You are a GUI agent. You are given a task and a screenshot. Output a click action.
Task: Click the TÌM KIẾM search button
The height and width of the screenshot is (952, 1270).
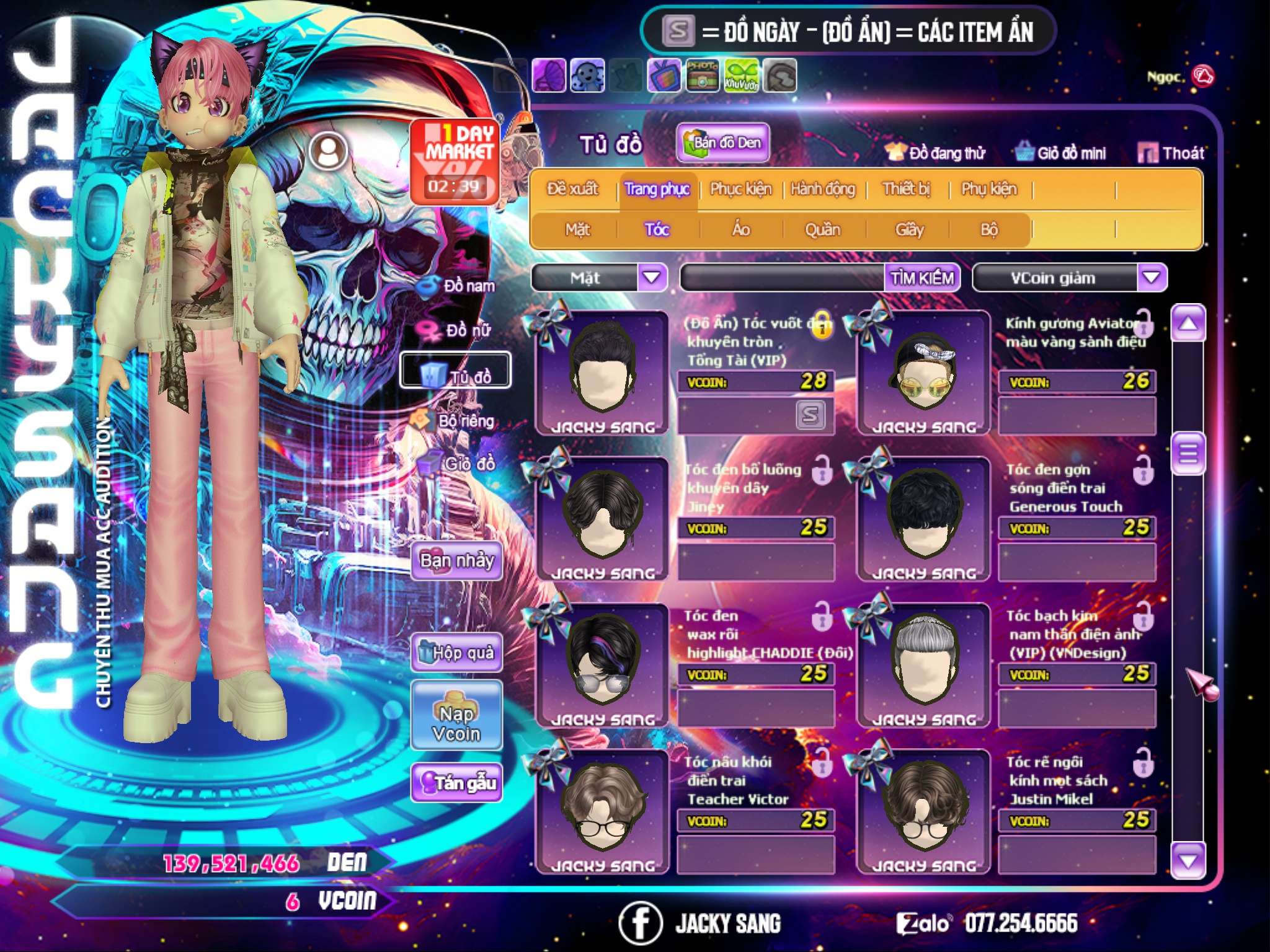tap(922, 278)
